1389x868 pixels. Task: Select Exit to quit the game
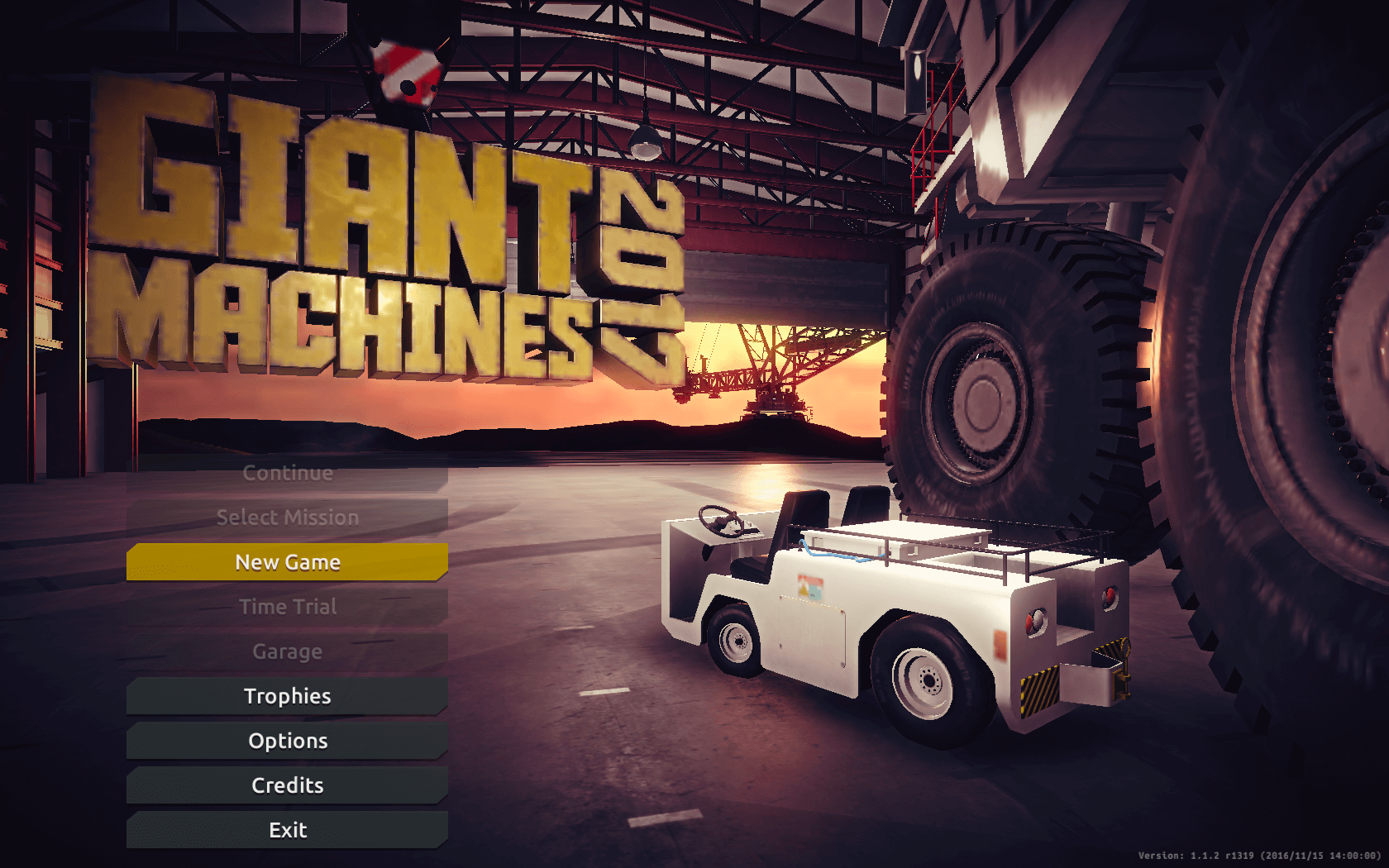[x=287, y=830]
